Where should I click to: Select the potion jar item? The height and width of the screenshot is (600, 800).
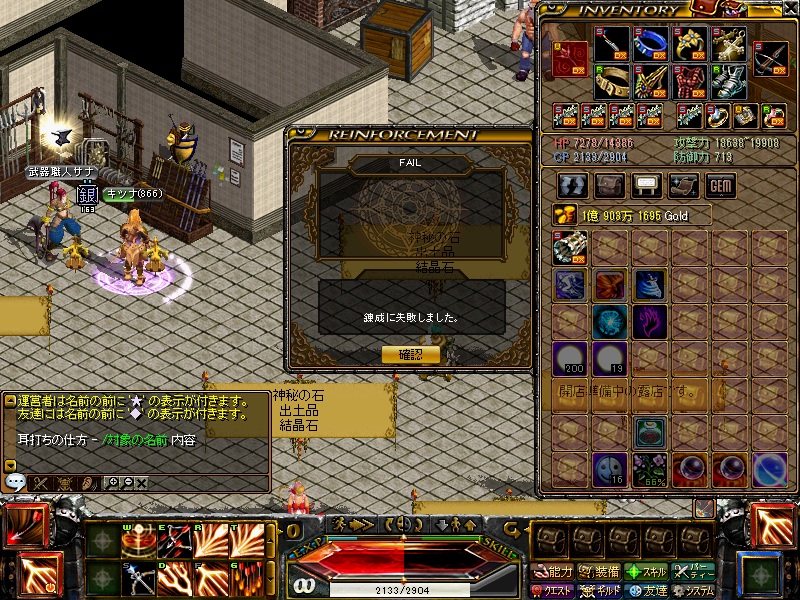(651, 432)
